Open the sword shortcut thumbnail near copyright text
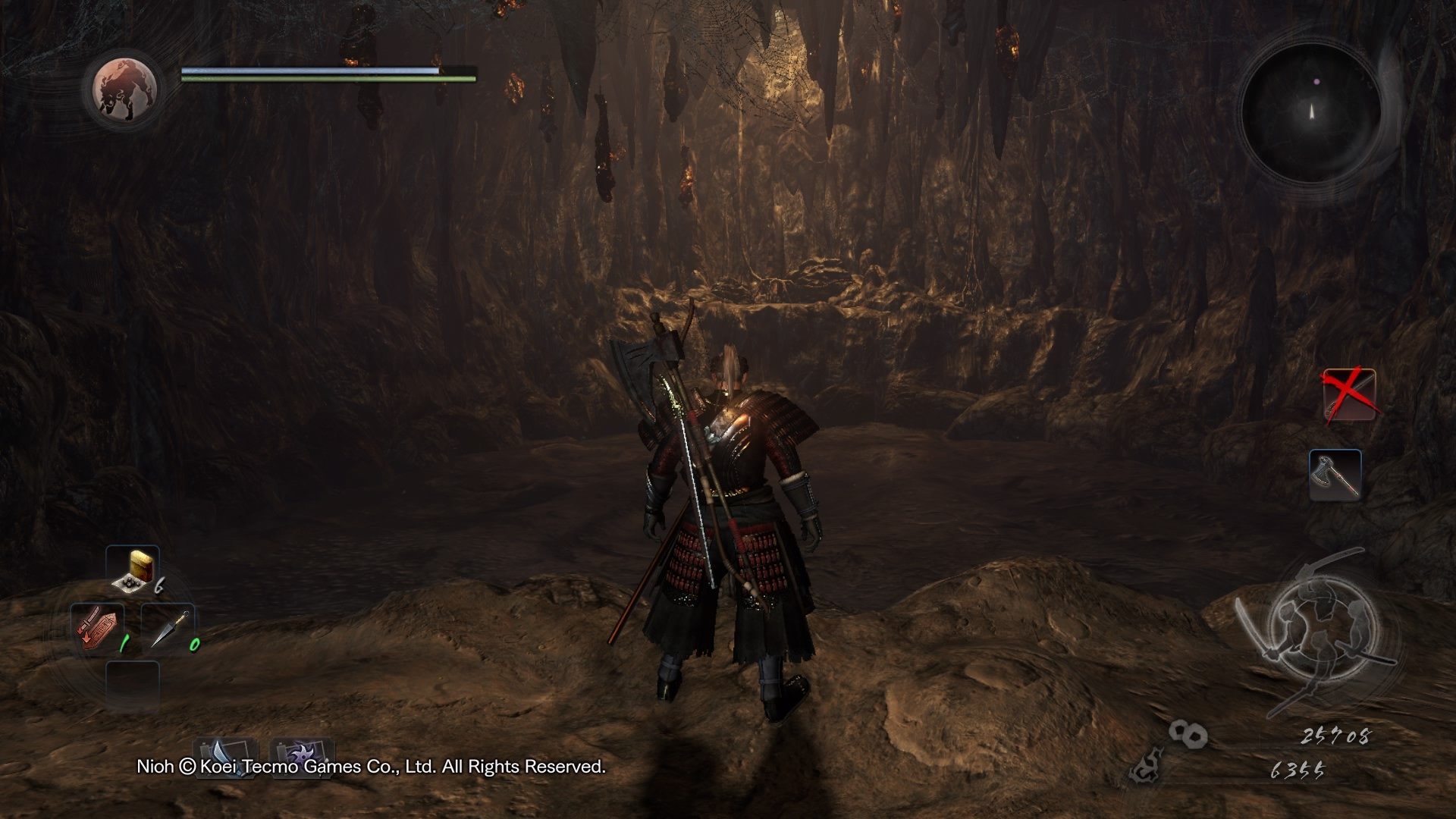 coord(224,756)
